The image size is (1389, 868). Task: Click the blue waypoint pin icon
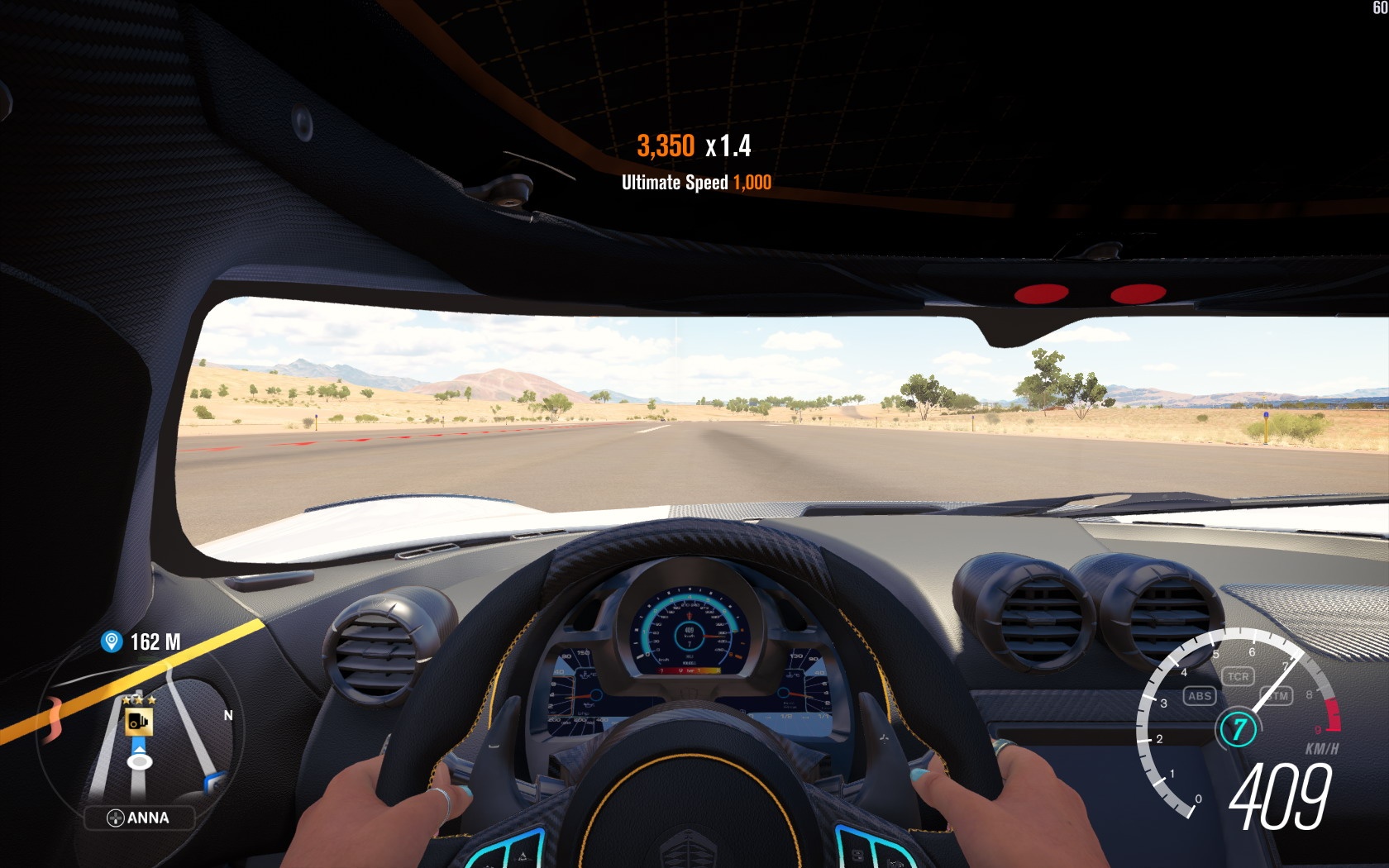111,641
